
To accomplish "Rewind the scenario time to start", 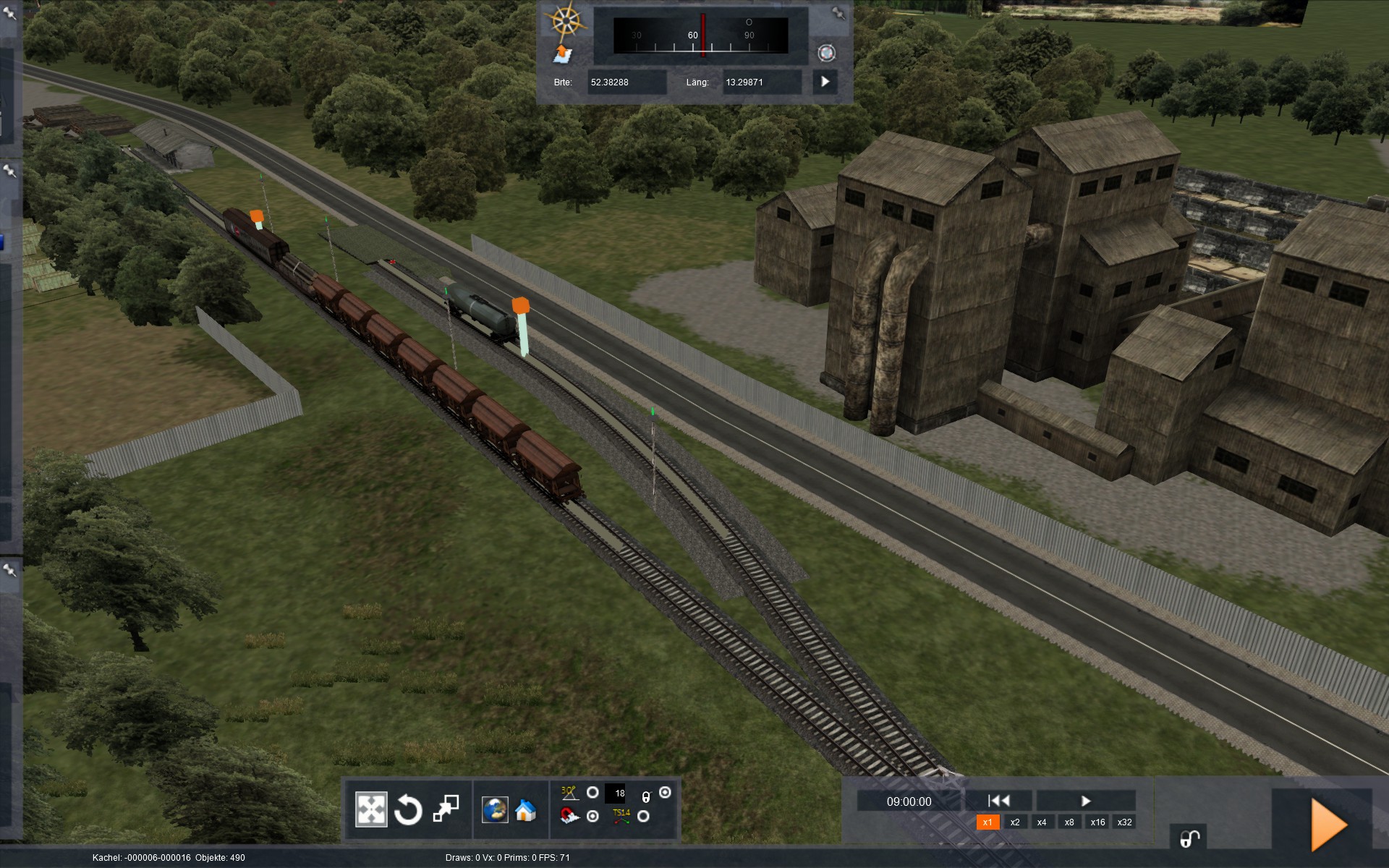I will (x=998, y=801).
